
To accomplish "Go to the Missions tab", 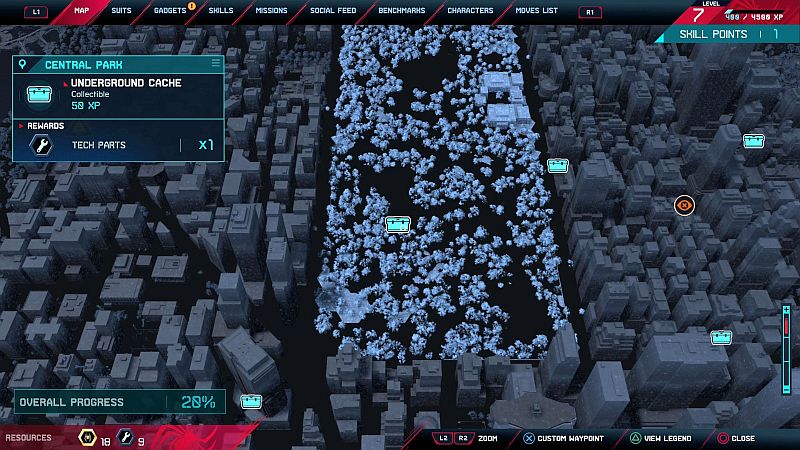I will pyautogui.click(x=270, y=11).
